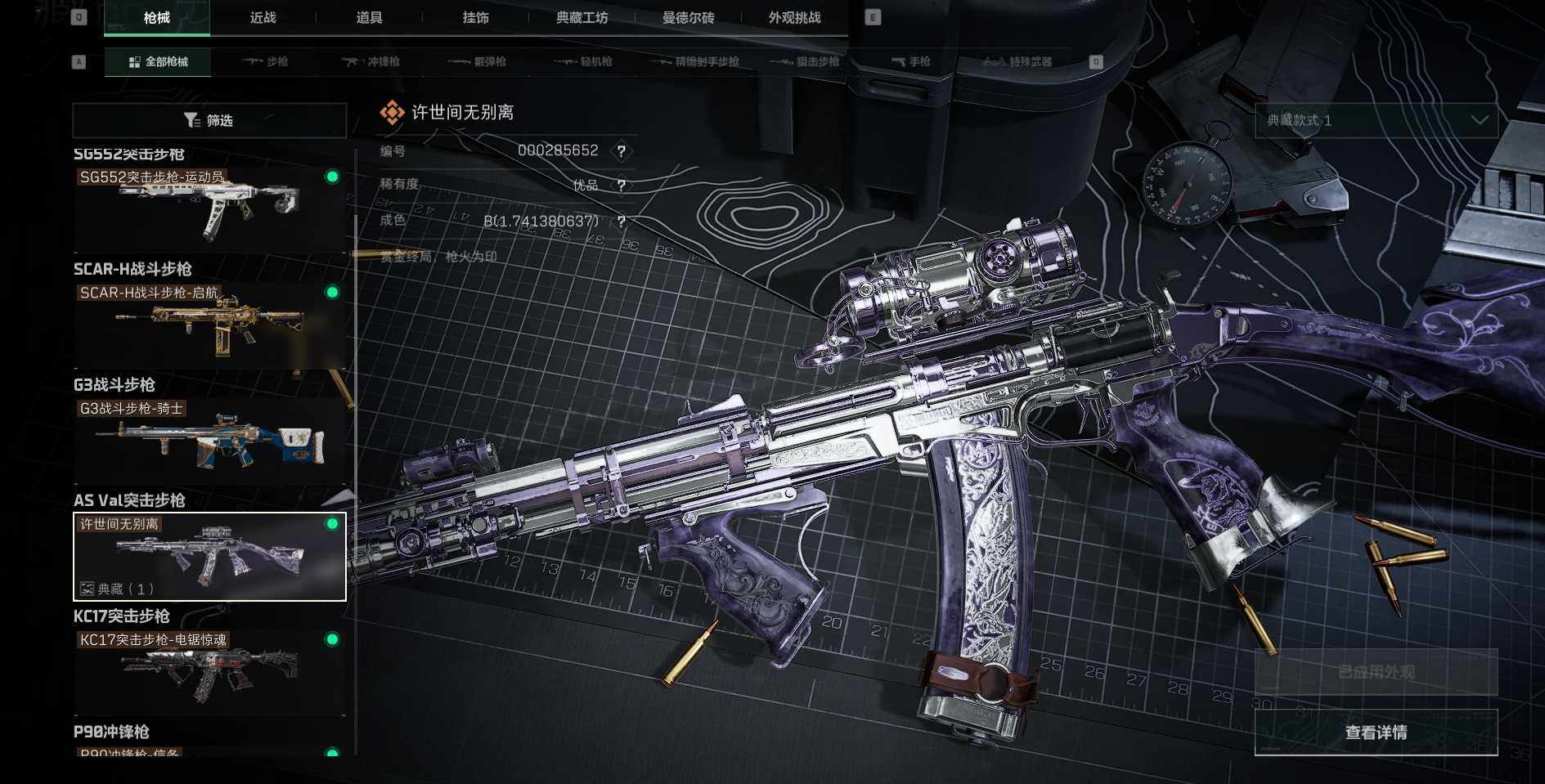Go to the 典藏工坊 tab
The height and width of the screenshot is (784, 1545).
click(x=582, y=18)
